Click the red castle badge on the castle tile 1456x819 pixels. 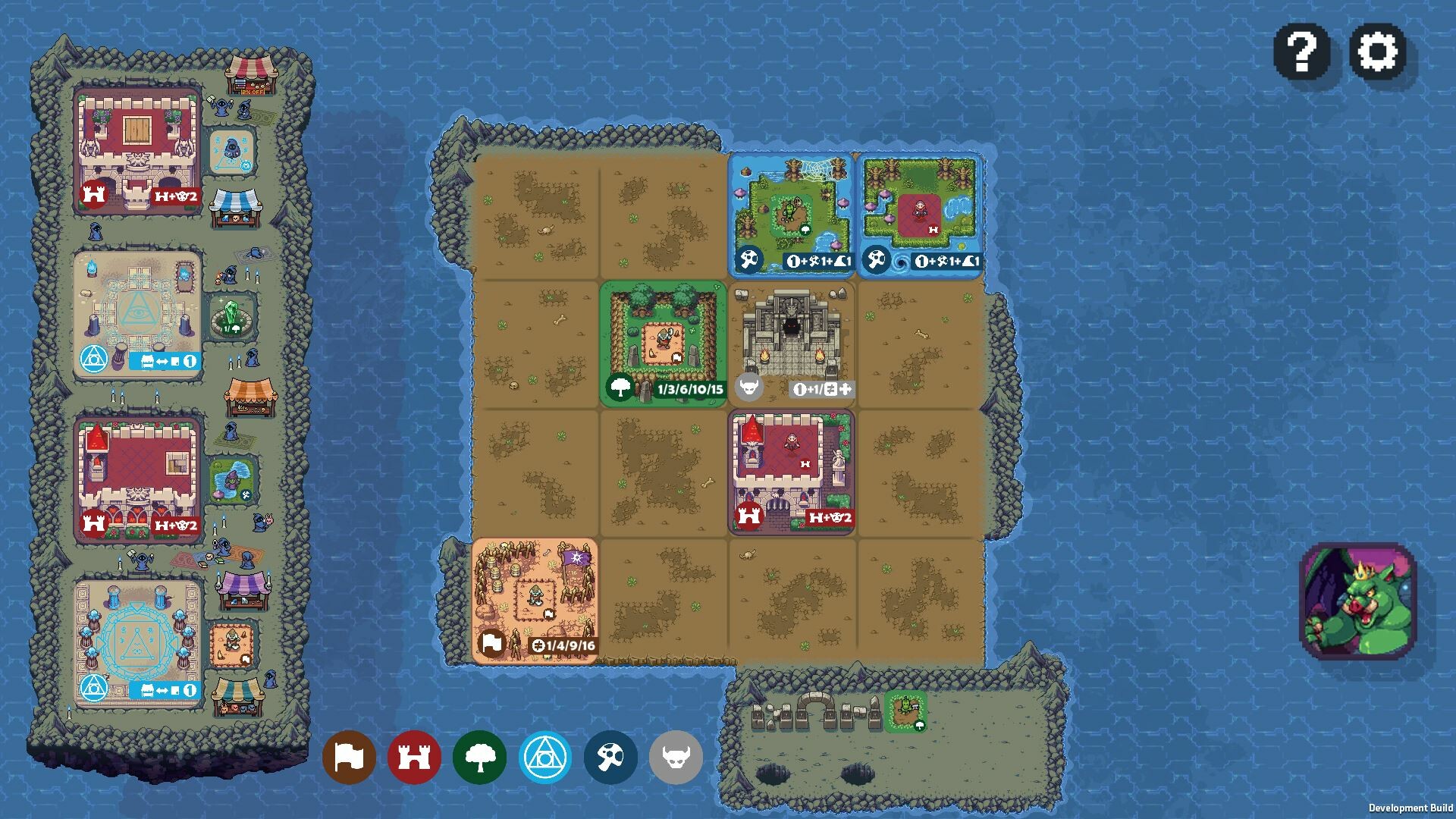point(749,513)
